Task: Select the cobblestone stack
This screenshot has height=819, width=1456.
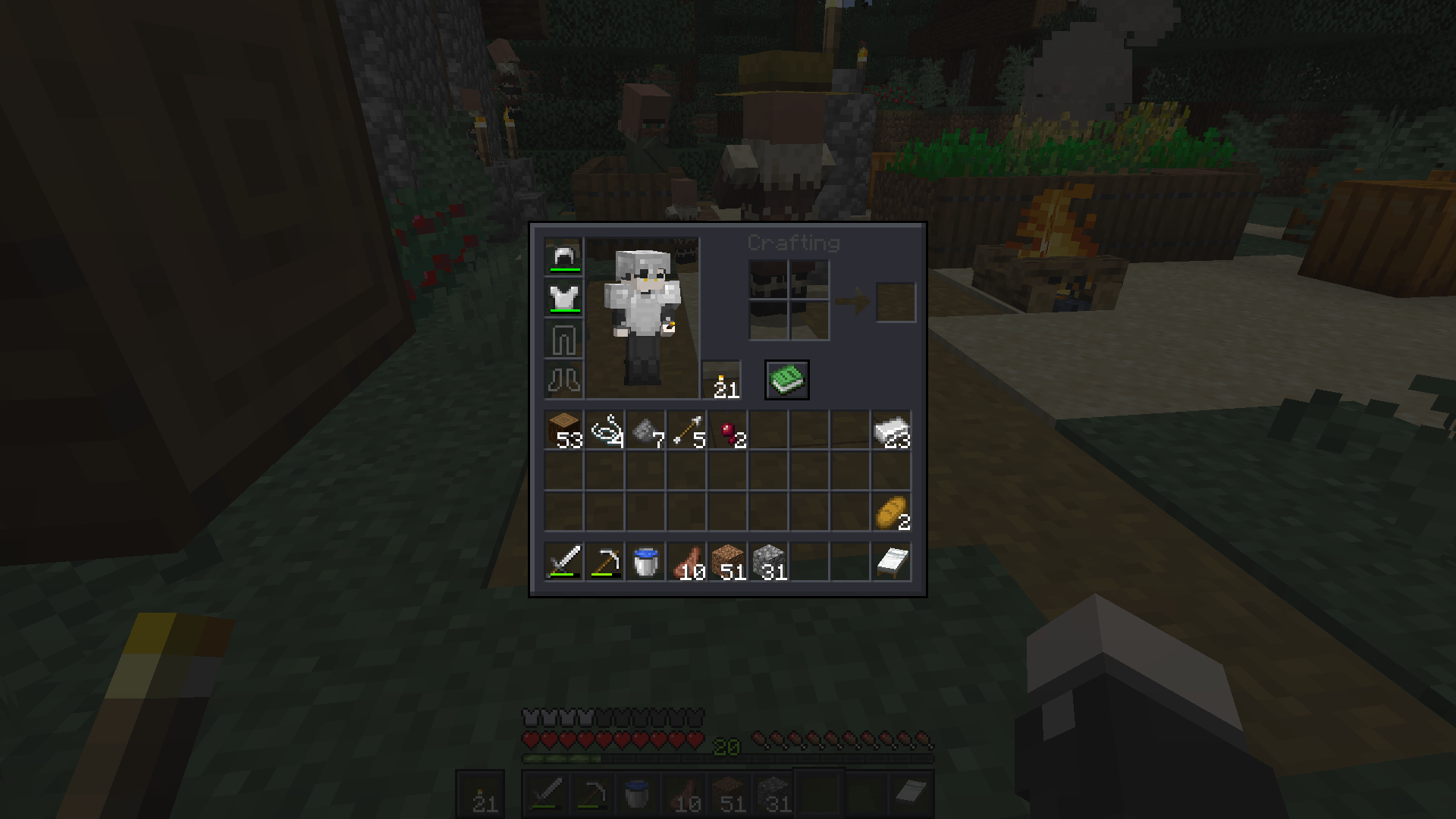Action: coord(769,563)
